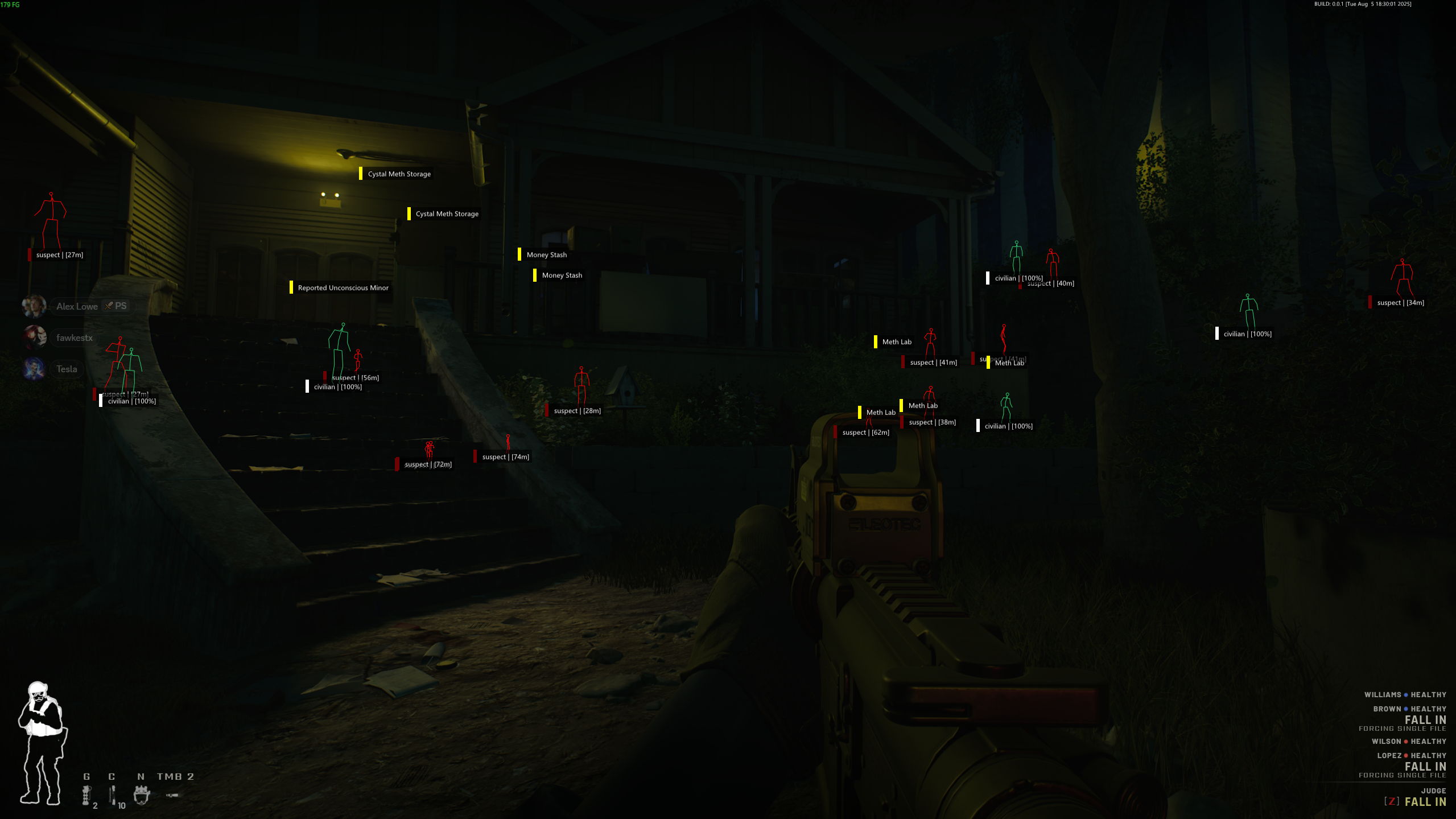Select the flashbang grenade icon
1456x819 pixels.
tap(86, 795)
